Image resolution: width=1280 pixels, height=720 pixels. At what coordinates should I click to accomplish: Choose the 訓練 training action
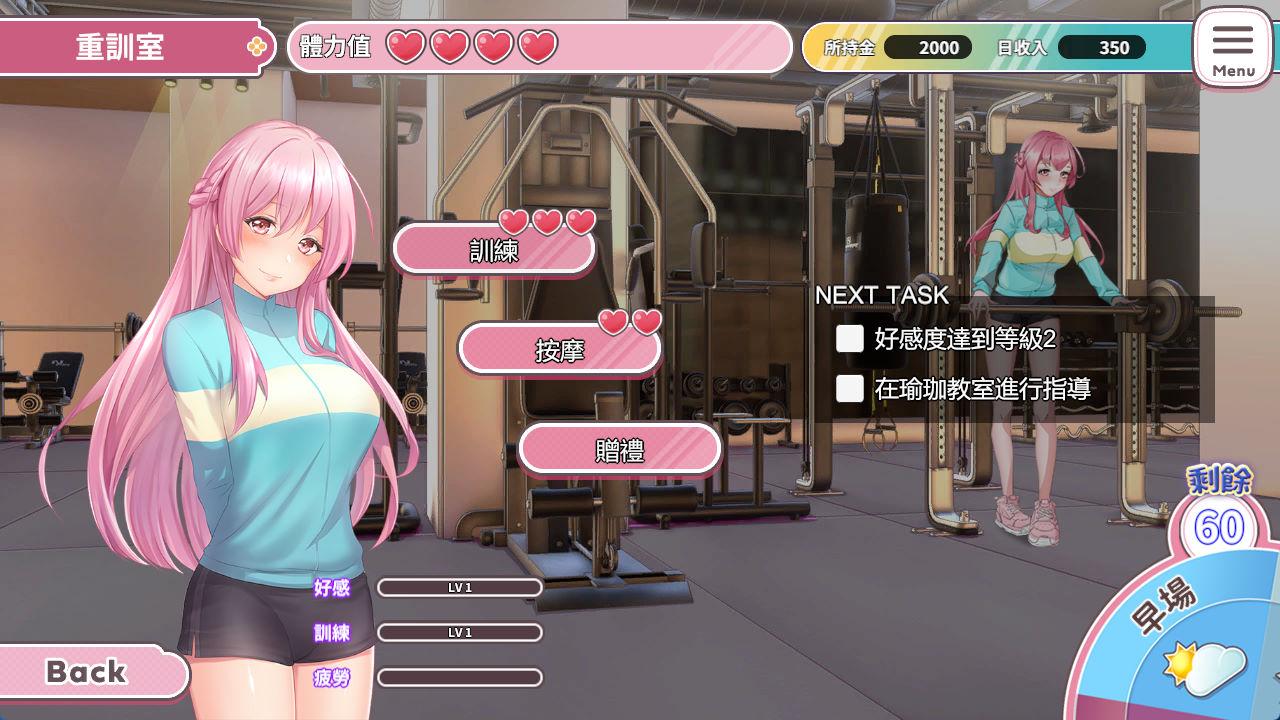pyautogui.click(x=494, y=250)
